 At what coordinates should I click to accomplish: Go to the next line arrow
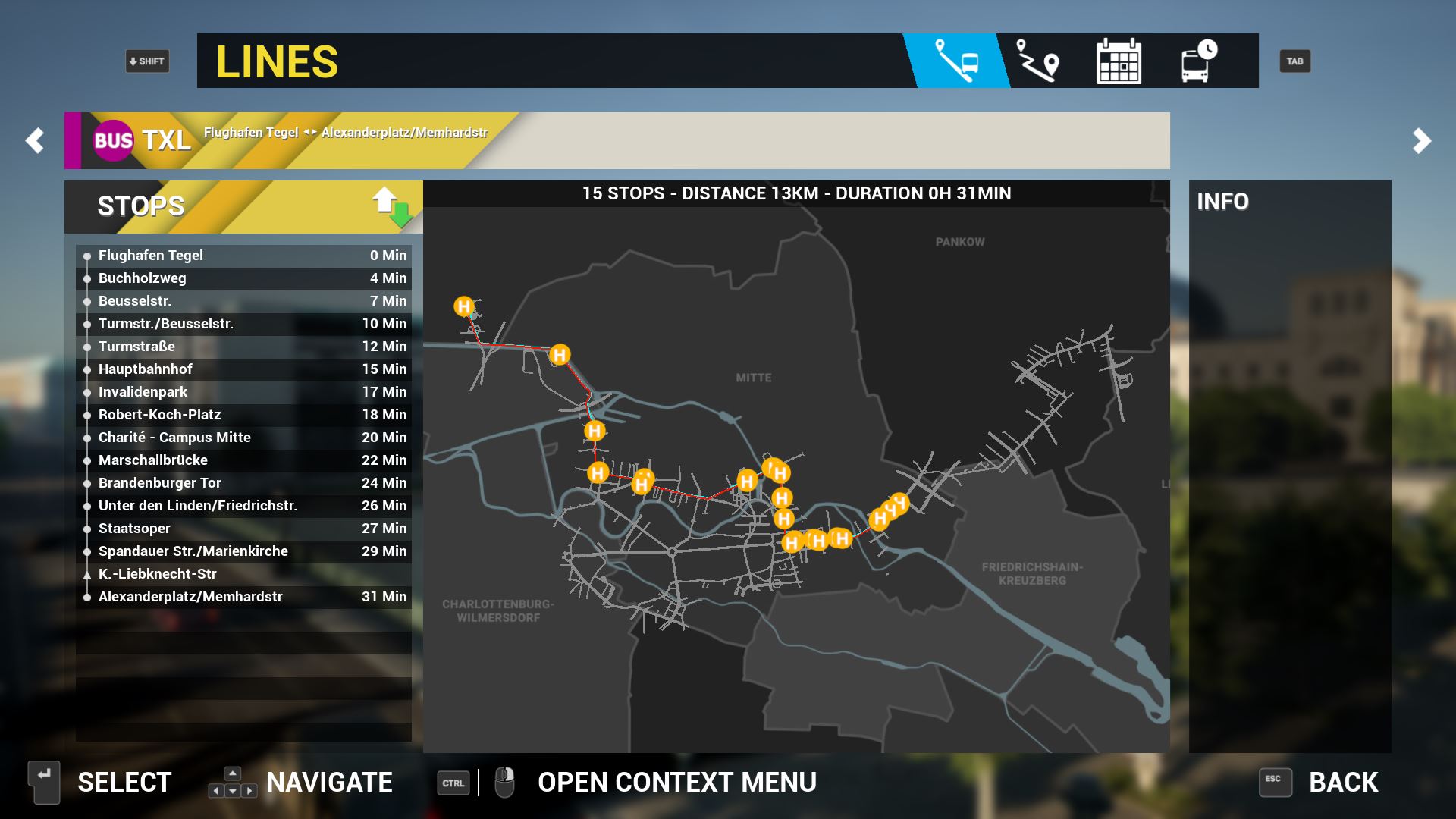tap(1421, 141)
